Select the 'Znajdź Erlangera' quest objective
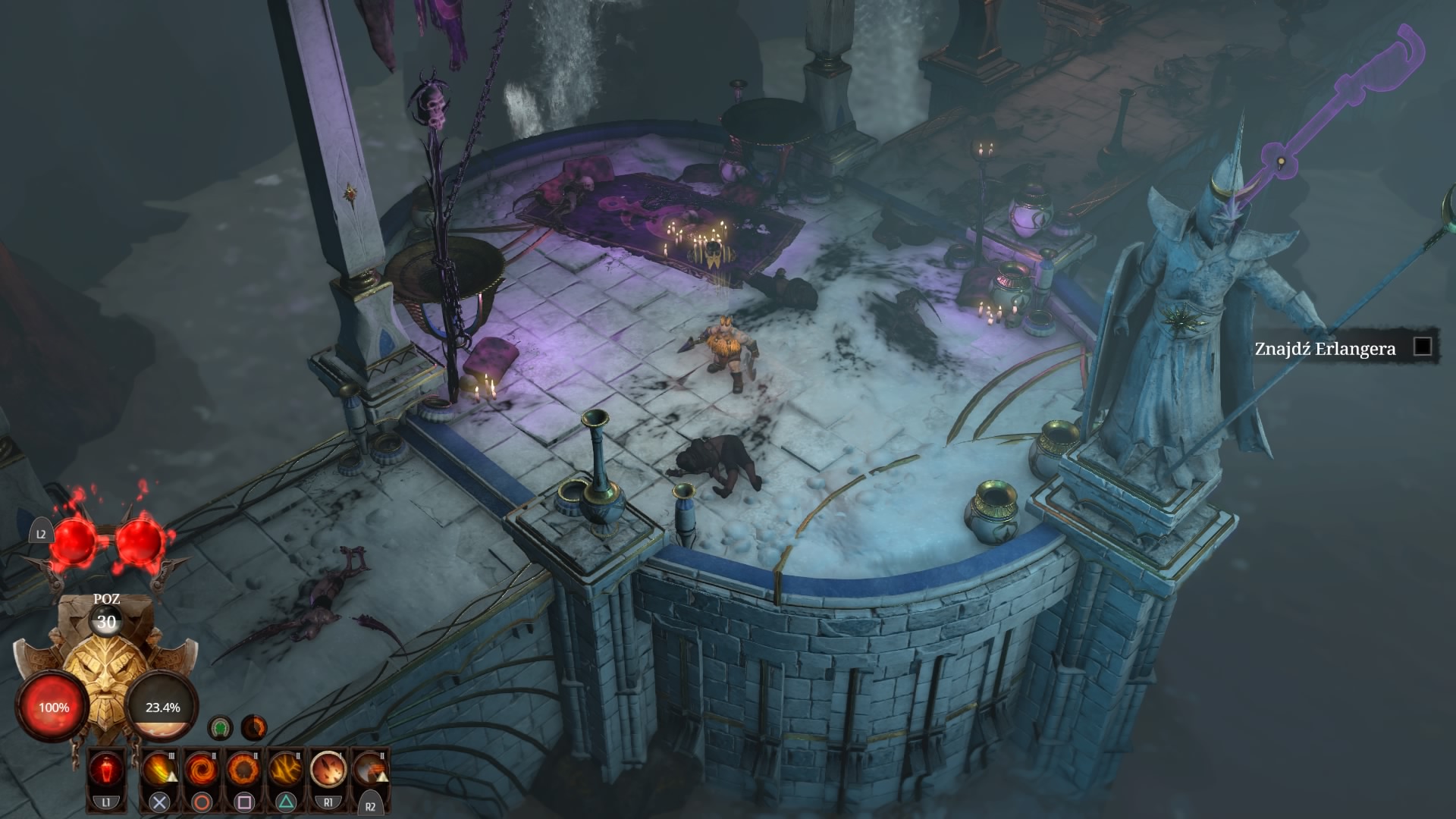 pos(1324,349)
